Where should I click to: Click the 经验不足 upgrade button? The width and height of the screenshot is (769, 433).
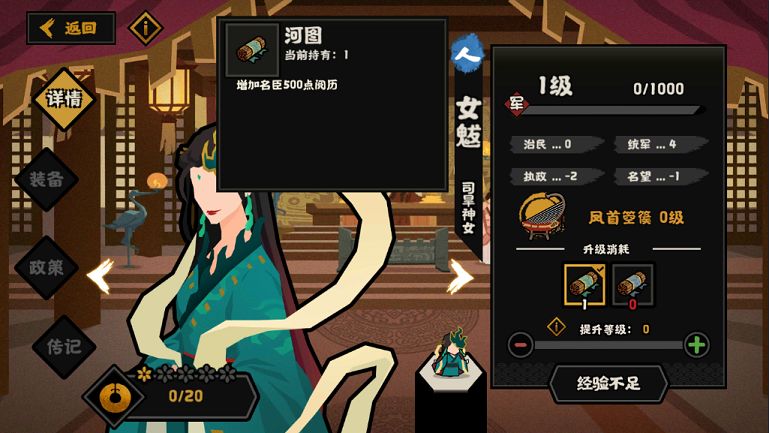[x=609, y=383]
